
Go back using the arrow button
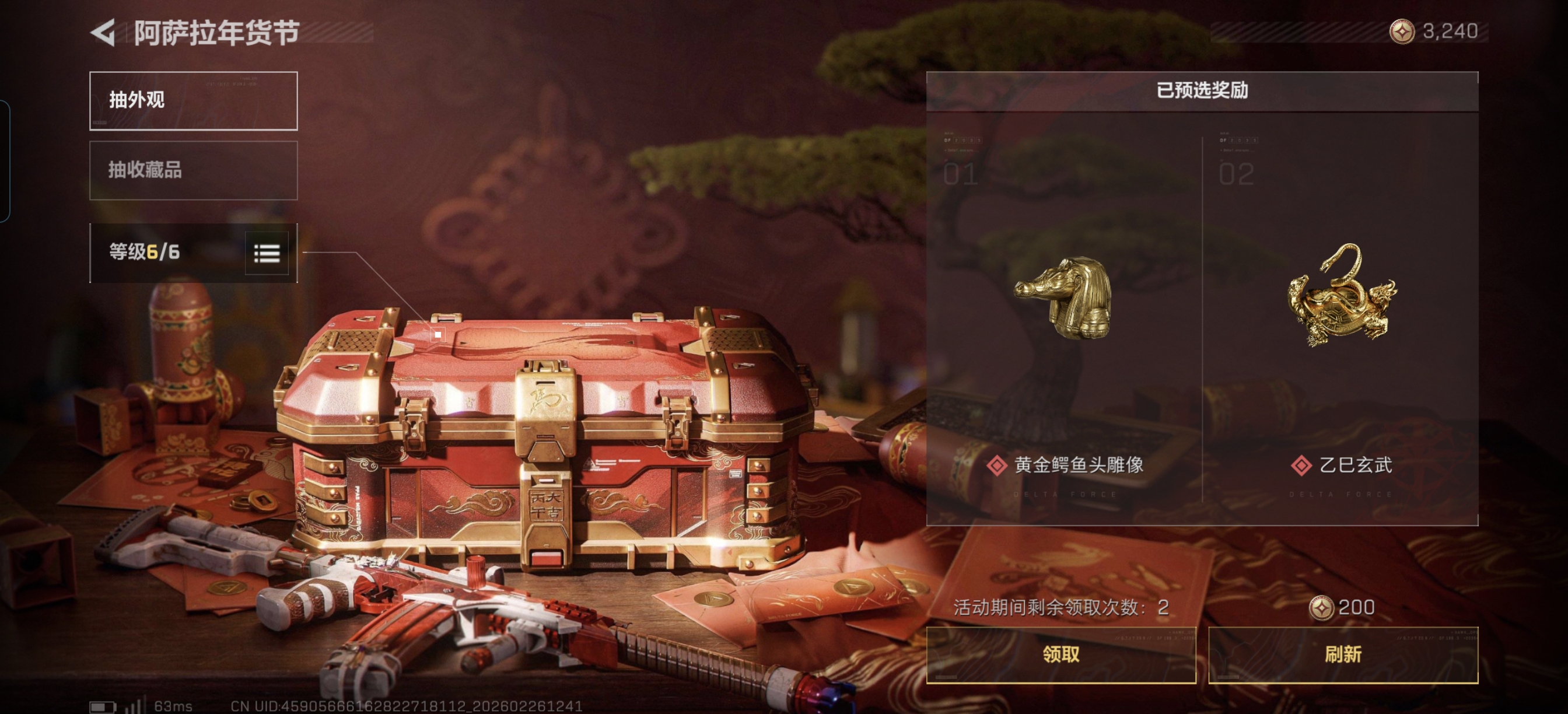coord(103,33)
